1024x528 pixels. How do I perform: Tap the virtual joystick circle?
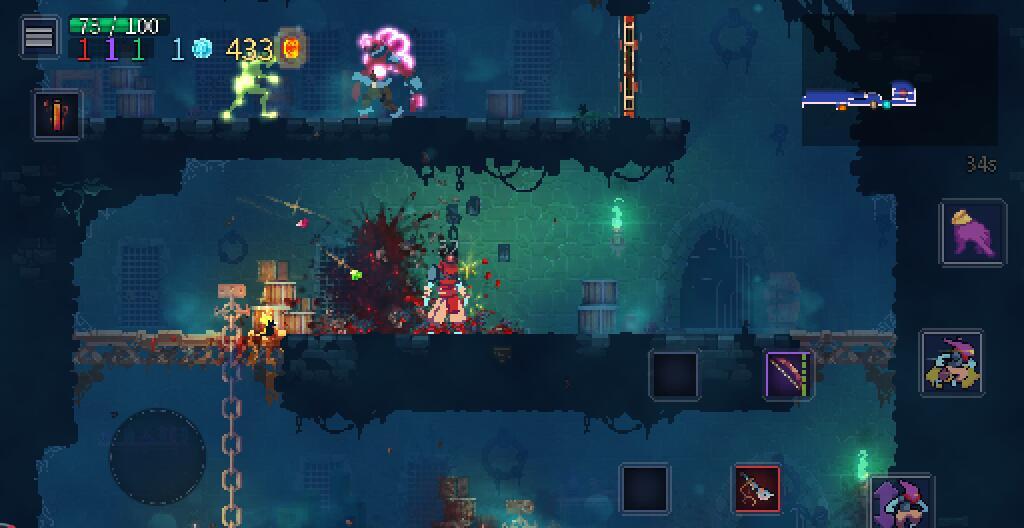point(157,456)
